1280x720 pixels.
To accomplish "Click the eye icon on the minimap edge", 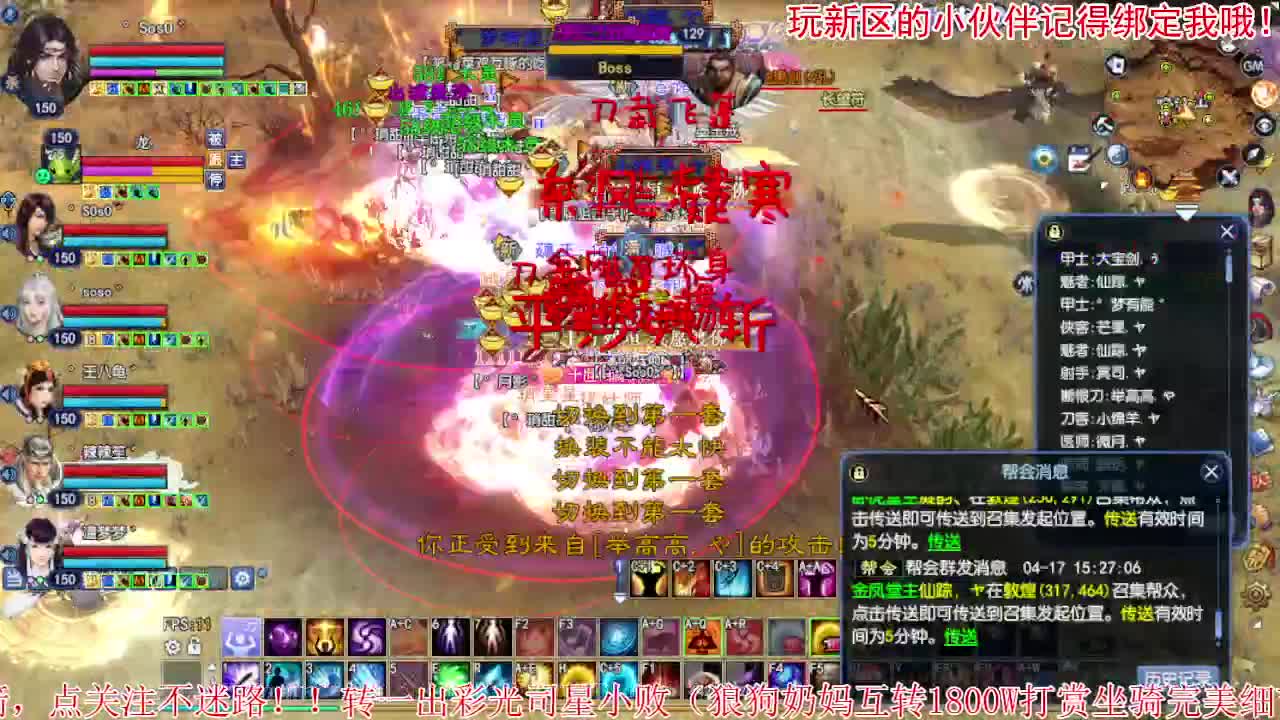I will (1263, 126).
